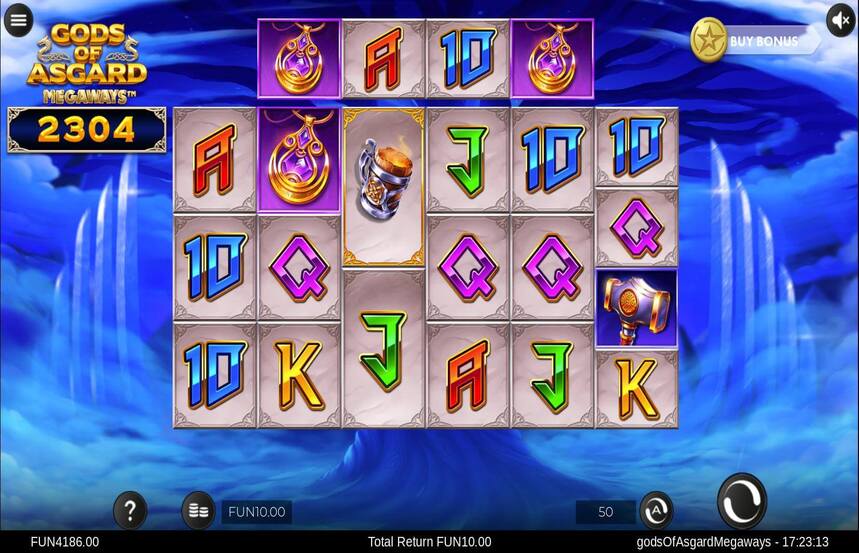Open the hamburger menu
Viewport: 859px width, 553px height.
pyautogui.click(x=18, y=20)
